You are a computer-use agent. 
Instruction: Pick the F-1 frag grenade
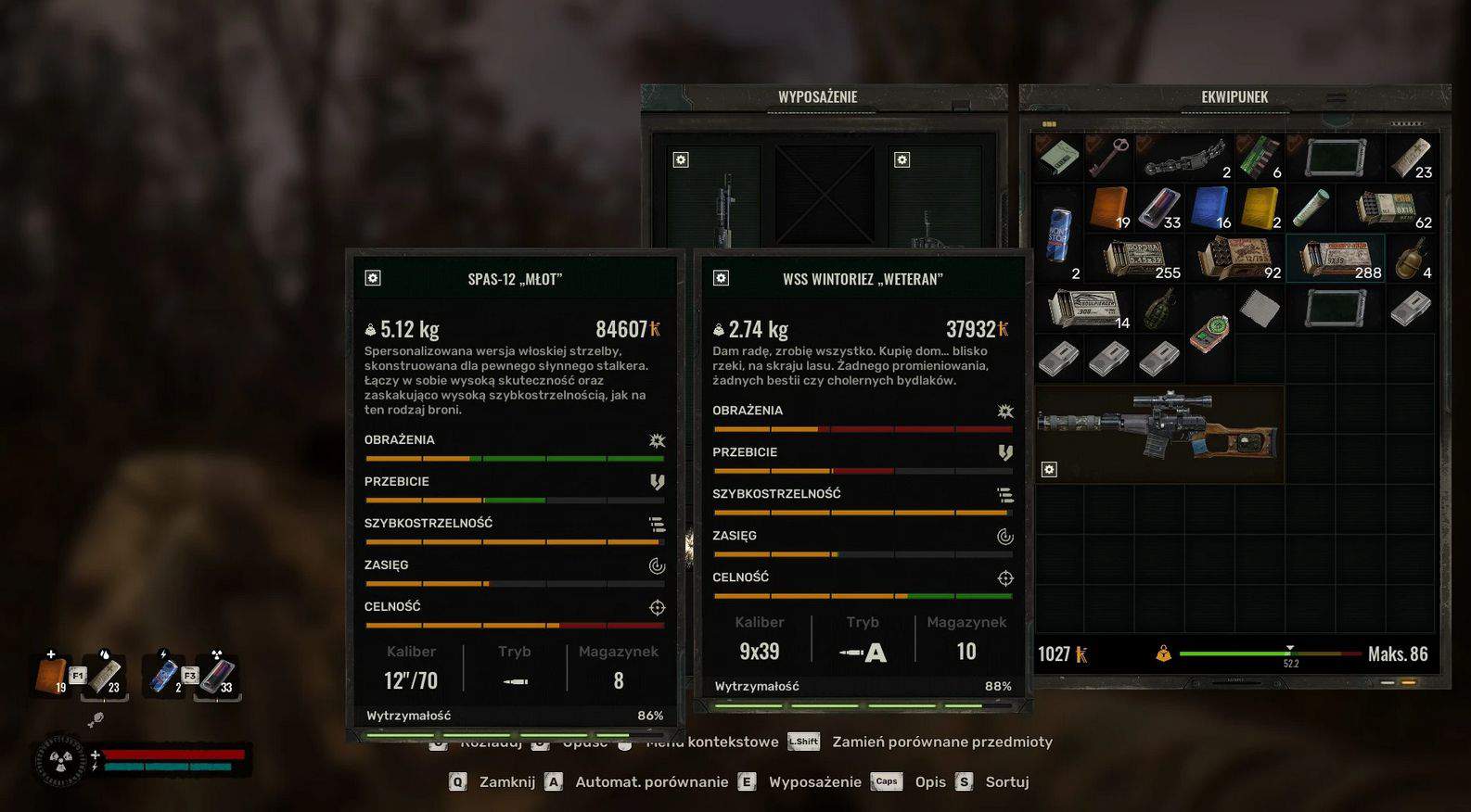[x=1159, y=308]
